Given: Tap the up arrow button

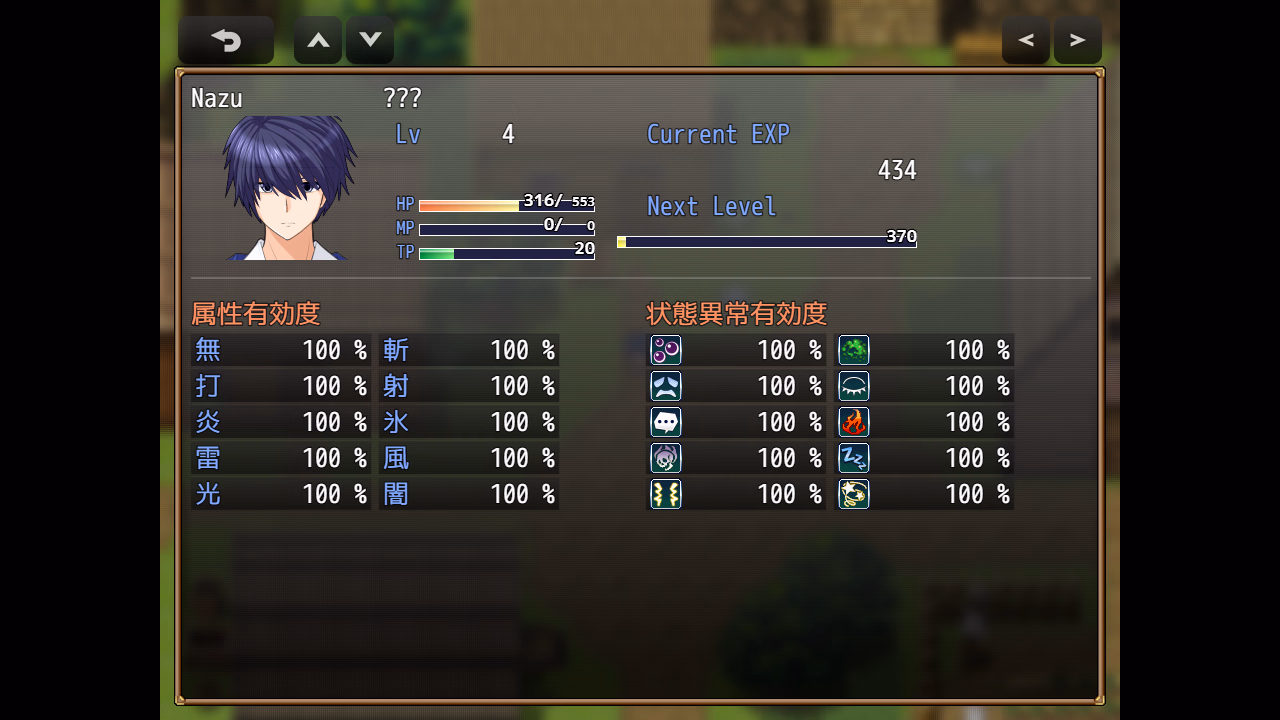Looking at the screenshot, I should pyautogui.click(x=318, y=40).
